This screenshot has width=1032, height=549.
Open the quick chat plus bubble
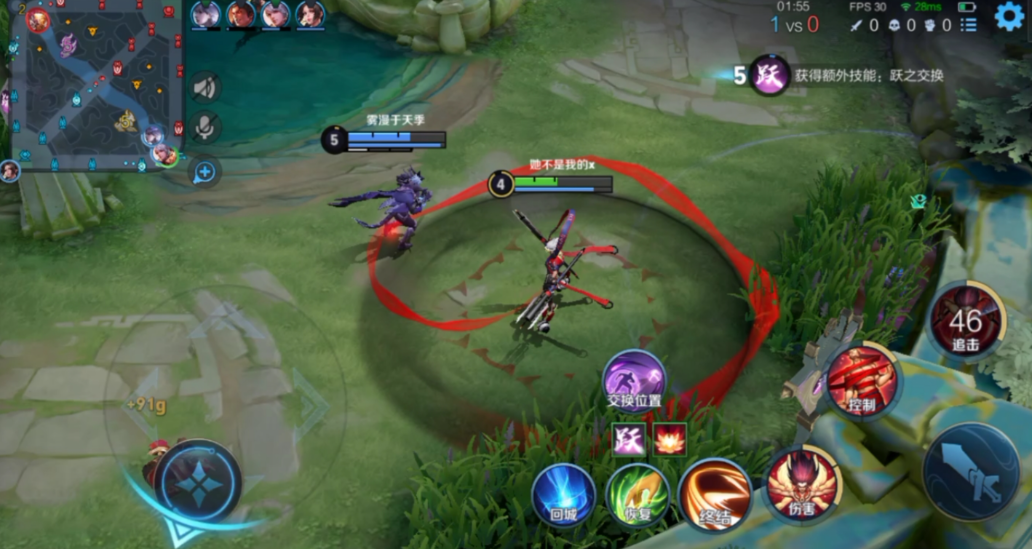tap(205, 172)
